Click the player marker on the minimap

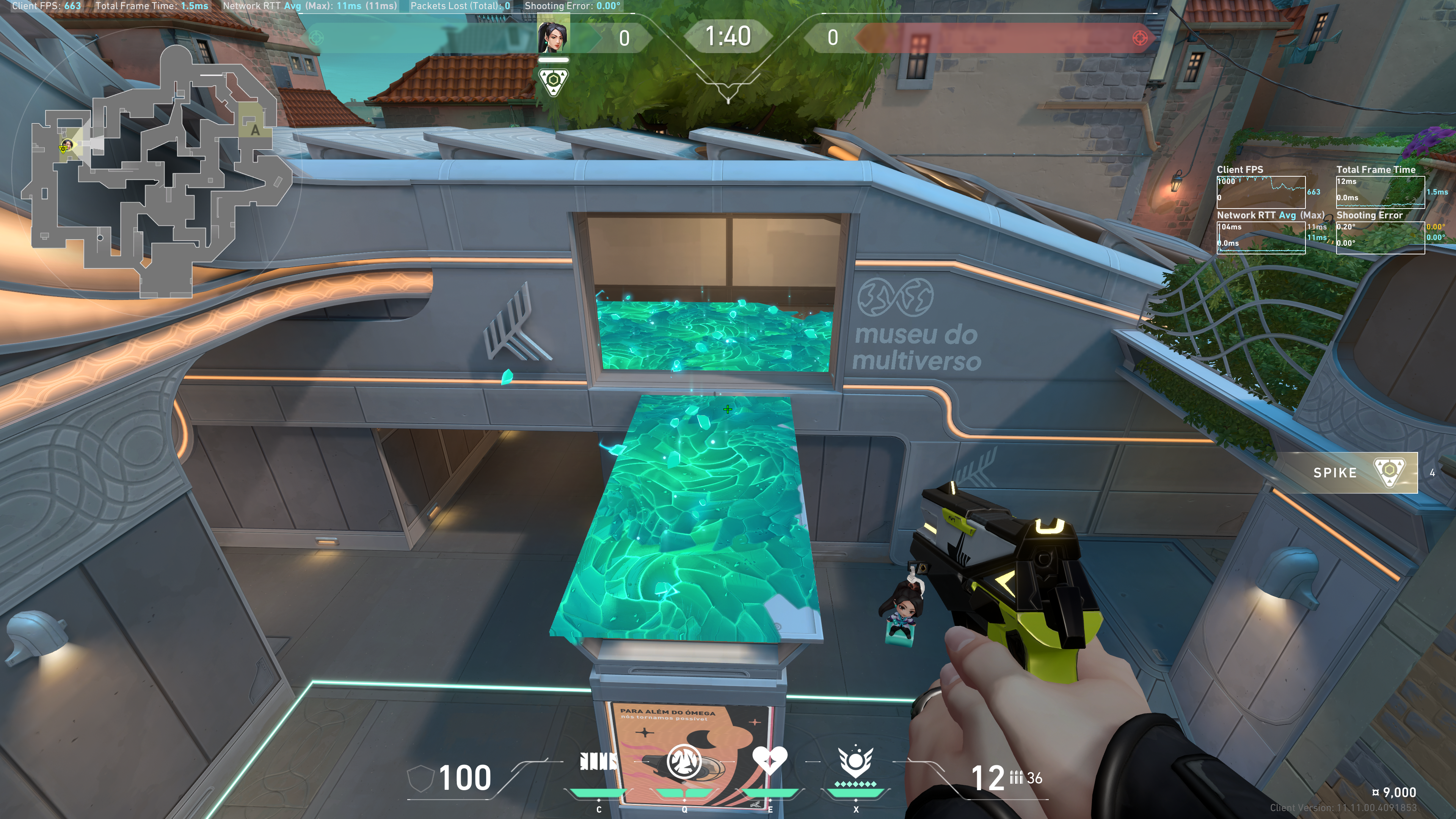(x=66, y=146)
